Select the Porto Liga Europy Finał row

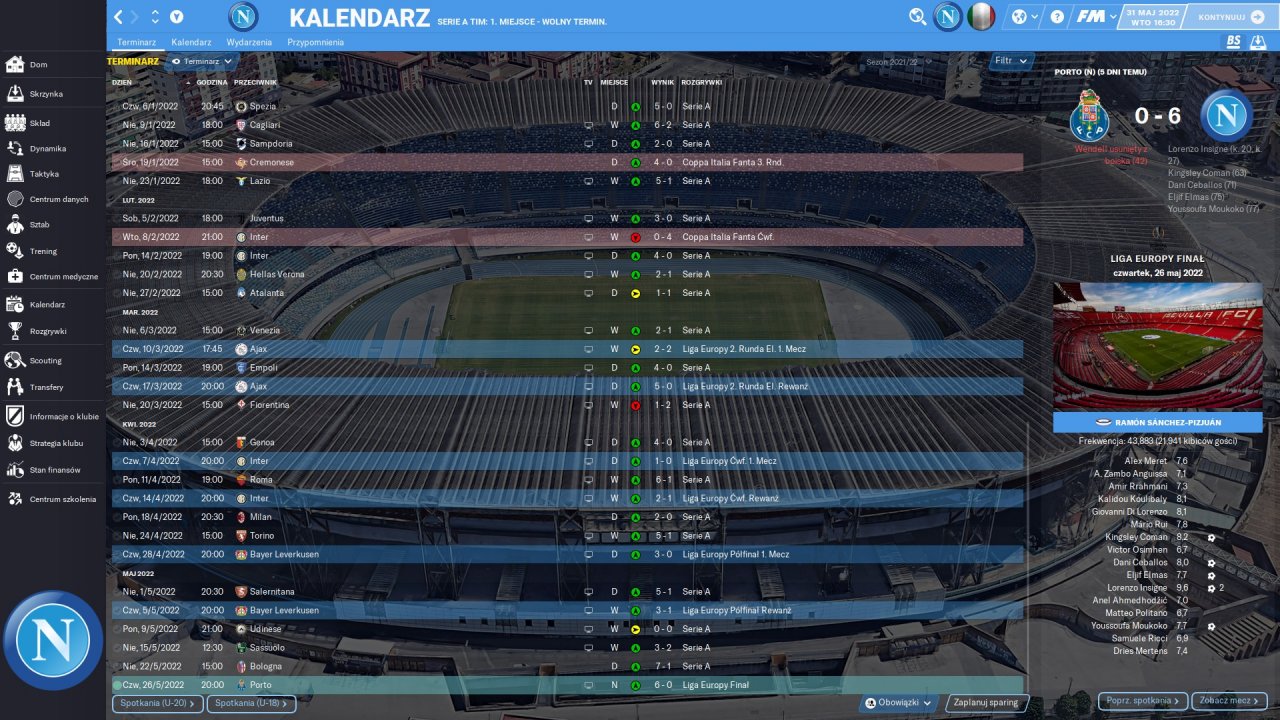click(567, 685)
